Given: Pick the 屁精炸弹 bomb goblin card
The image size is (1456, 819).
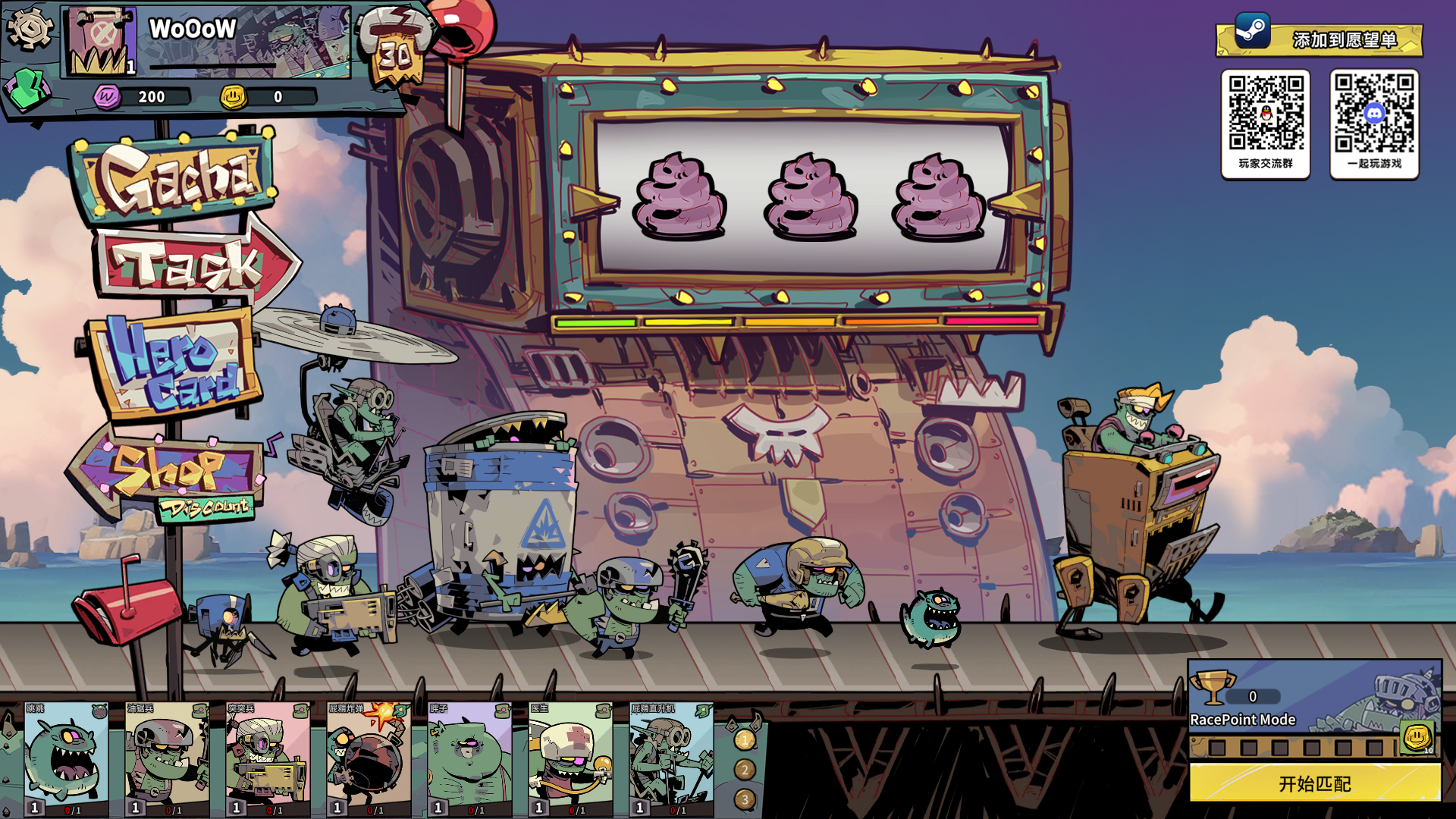Looking at the screenshot, I should 369,759.
